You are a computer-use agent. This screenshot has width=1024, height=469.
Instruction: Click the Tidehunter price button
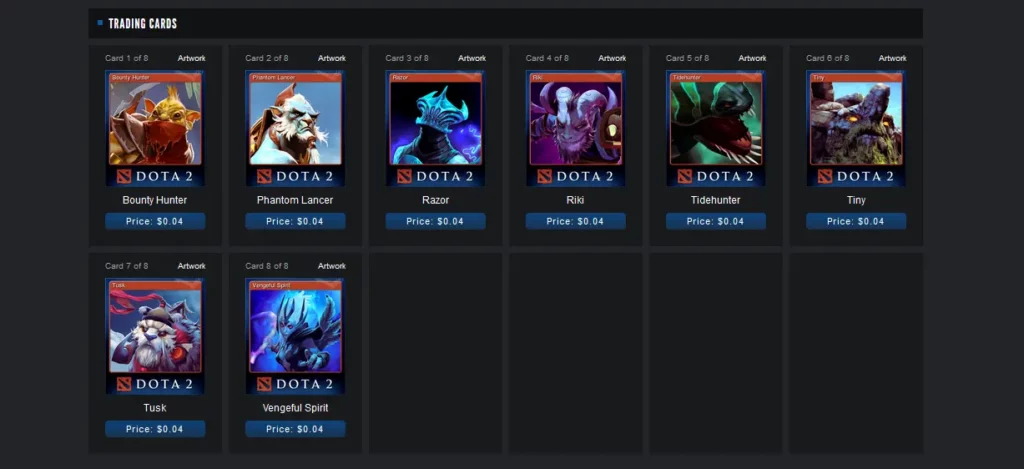pos(715,221)
